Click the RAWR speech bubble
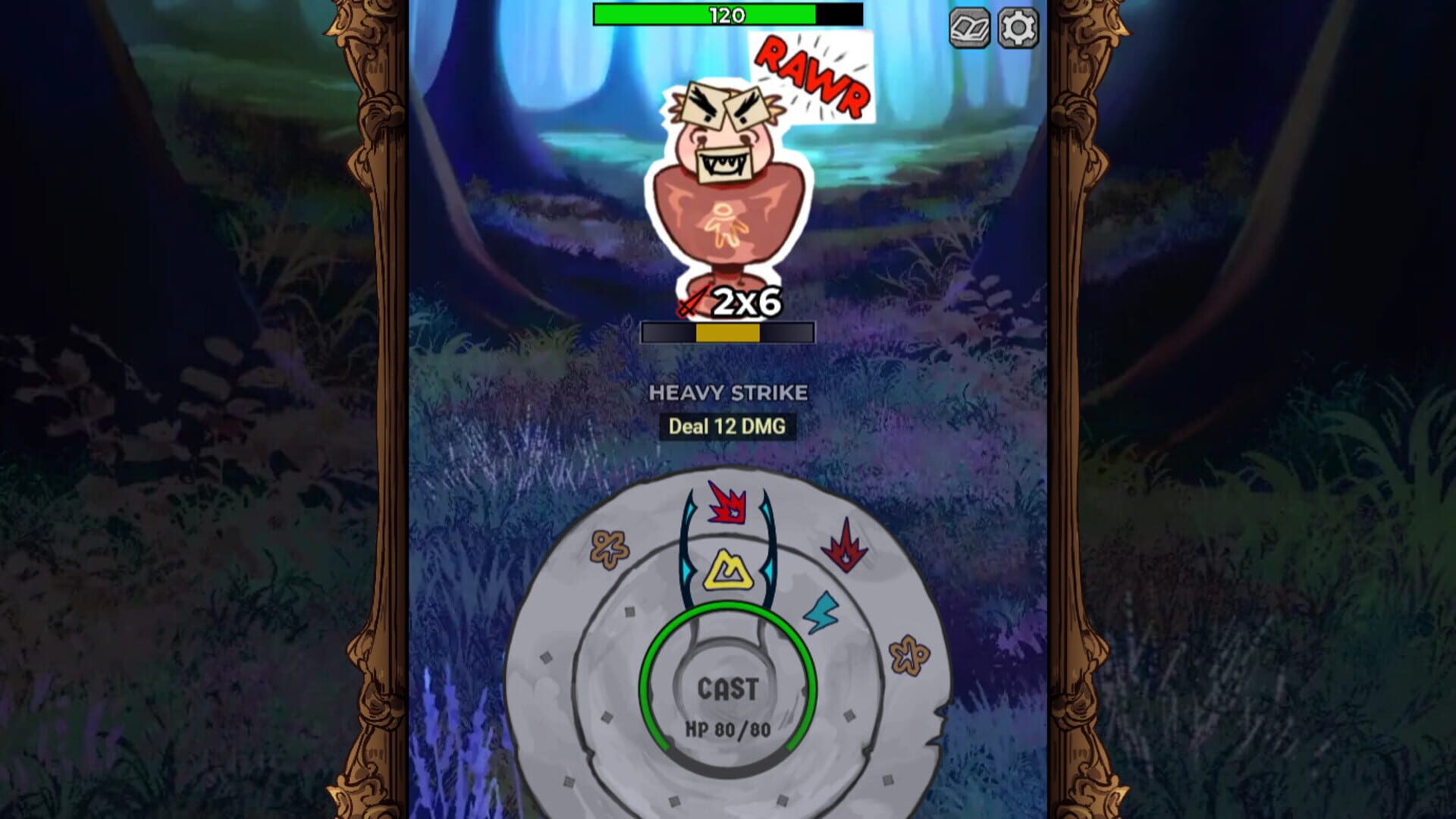Image resolution: width=1456 pixels, height=819 pixels. (x=812, y=76)
